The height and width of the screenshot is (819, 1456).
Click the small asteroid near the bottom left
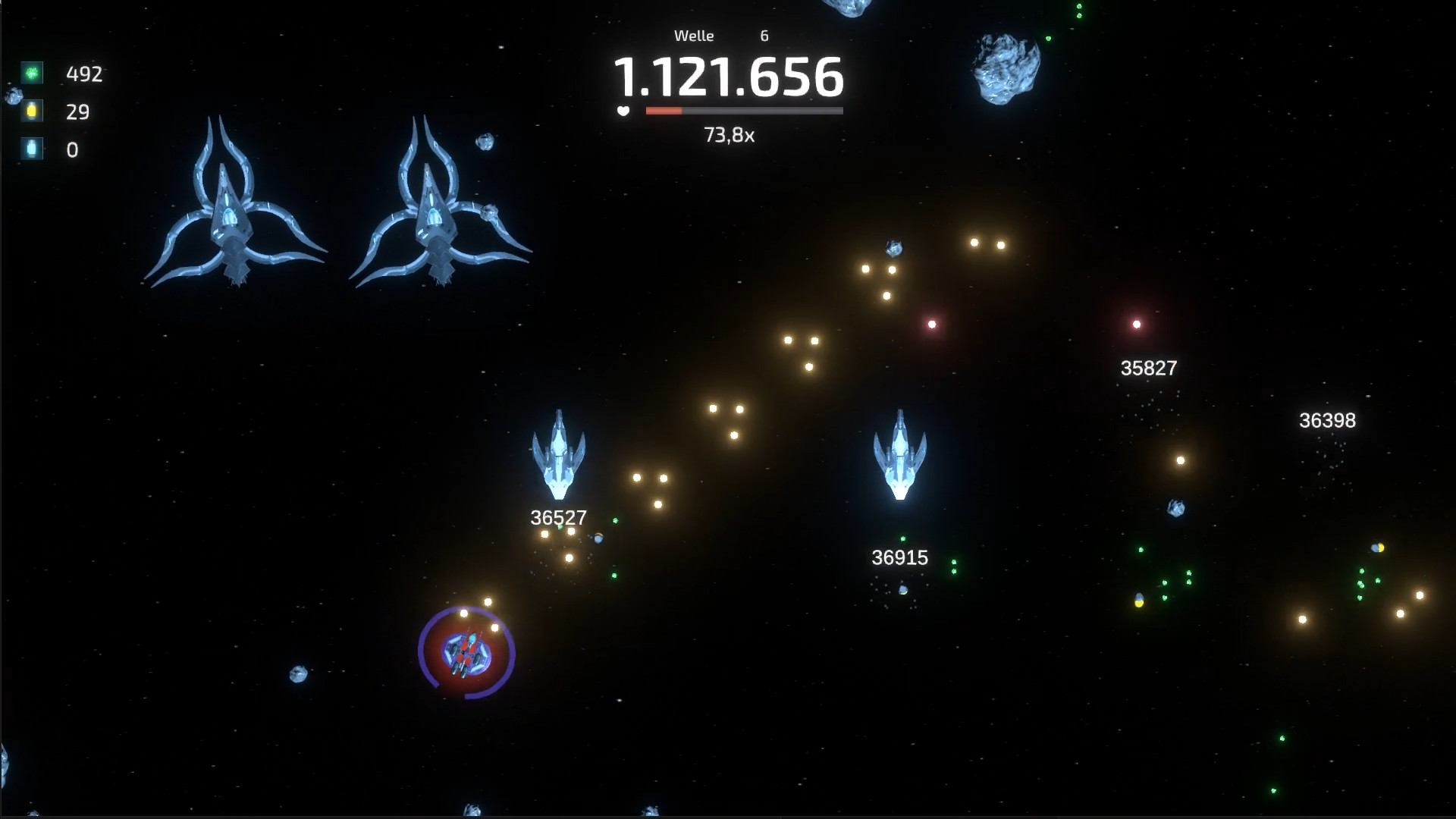pyautogui.click(x=297, y=671)
